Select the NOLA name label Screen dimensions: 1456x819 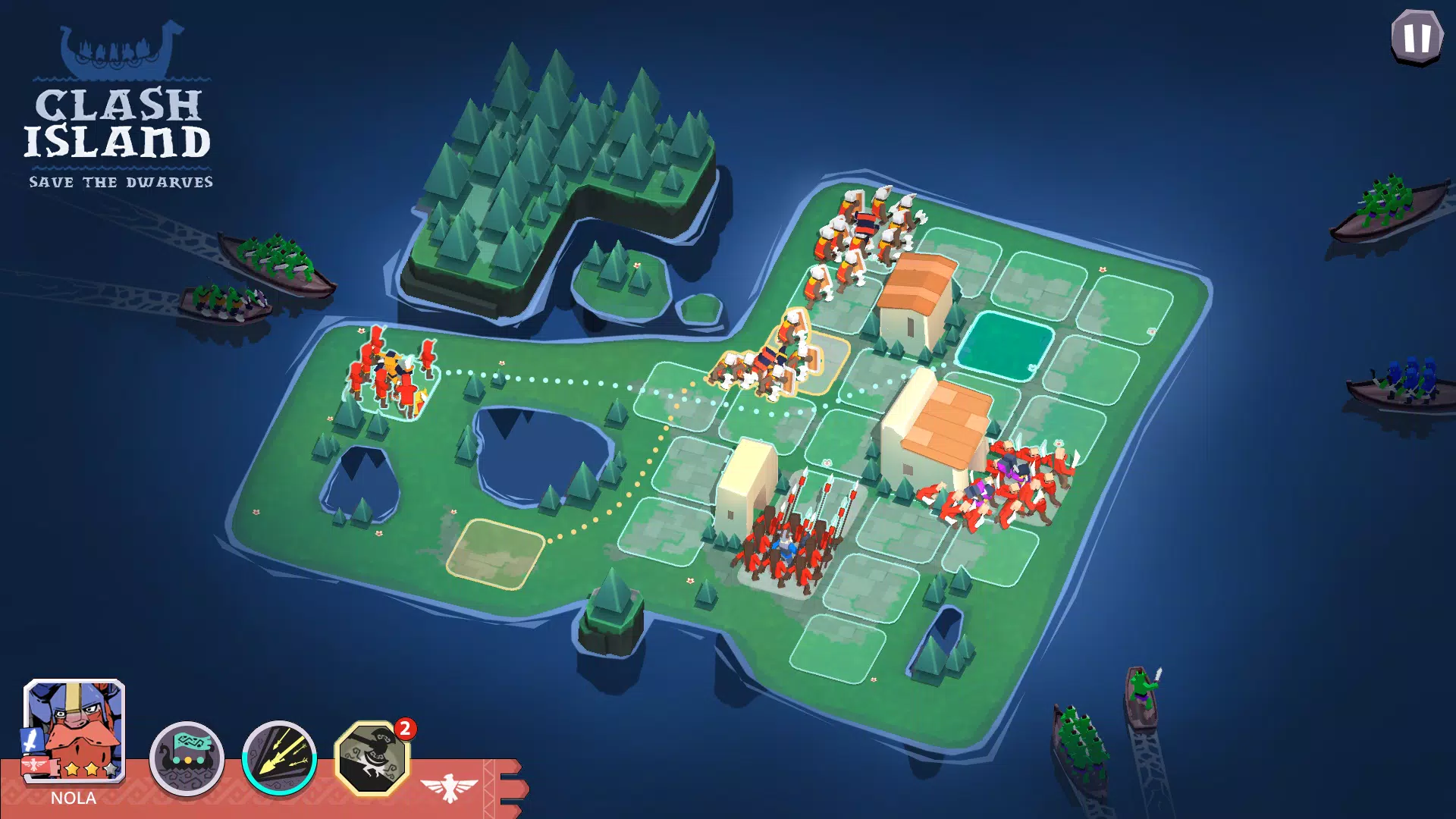click(x=72, y=798)
